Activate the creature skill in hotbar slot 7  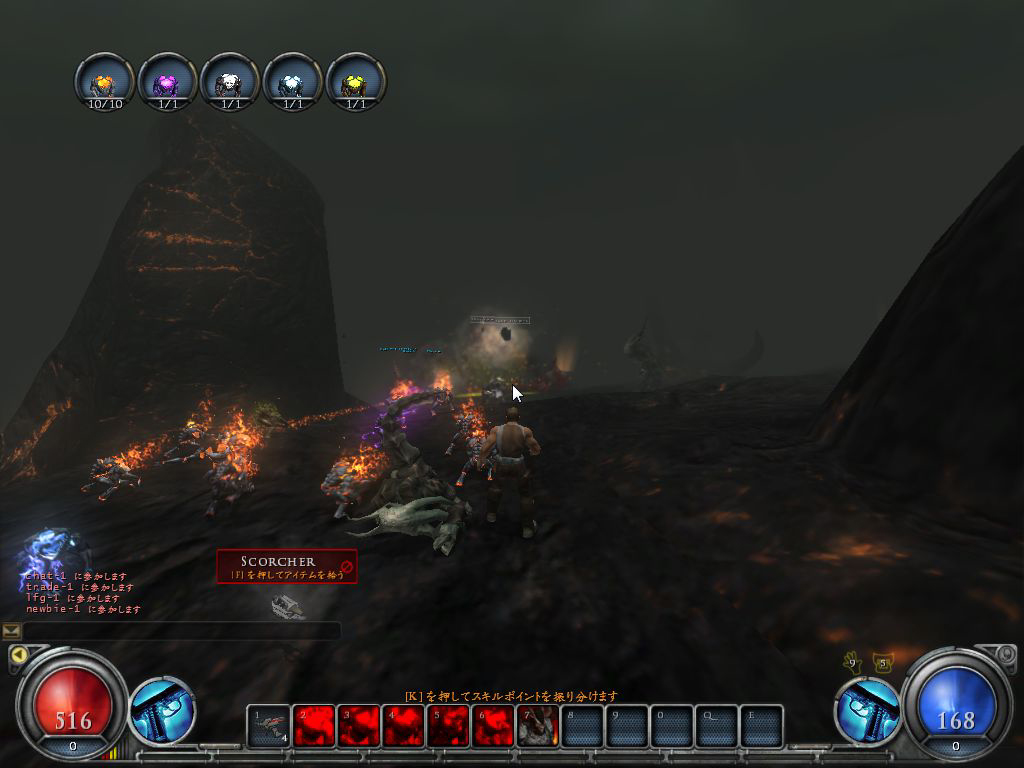538,726
